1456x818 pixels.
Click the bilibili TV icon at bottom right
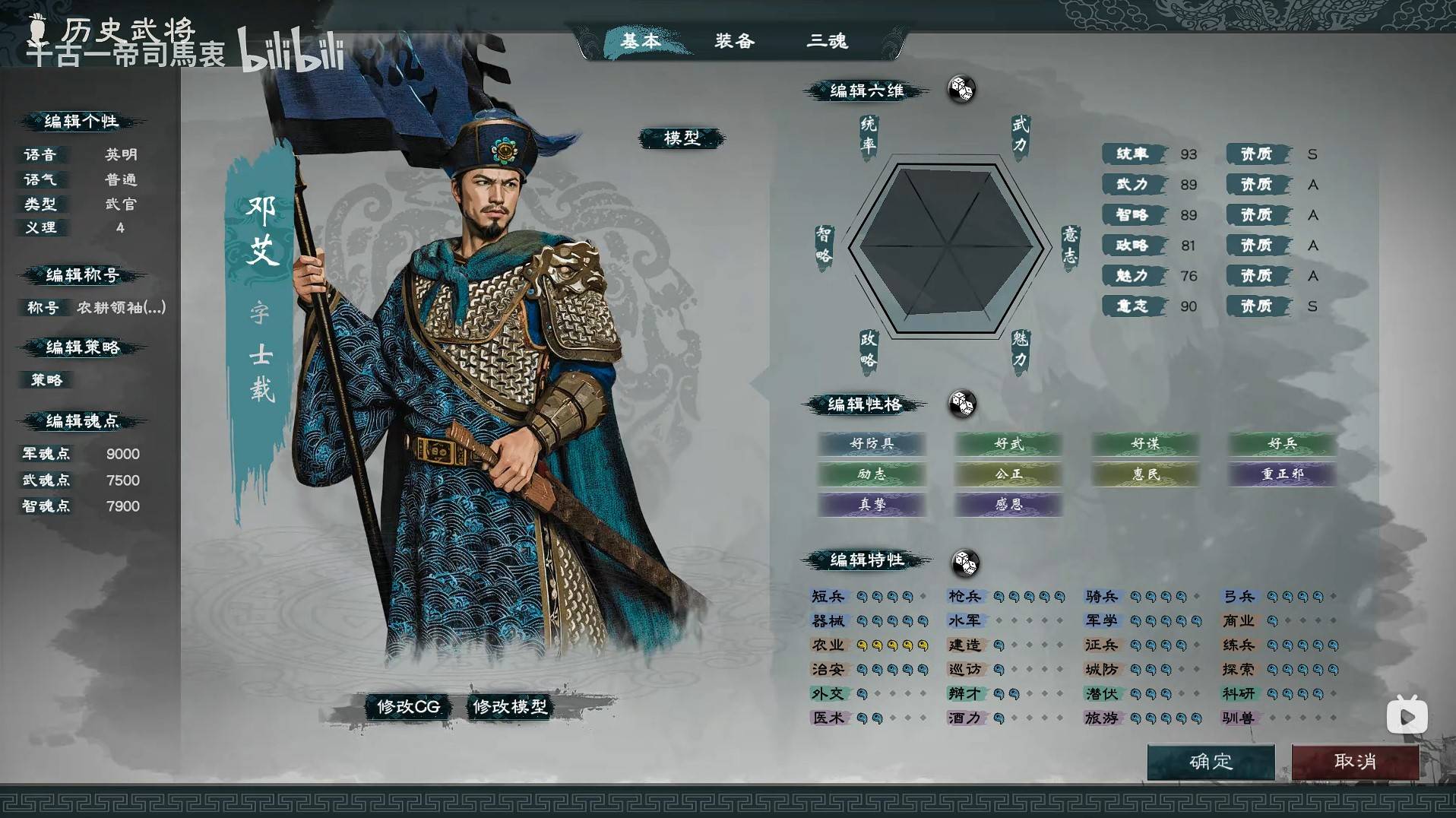[1407, 715]
